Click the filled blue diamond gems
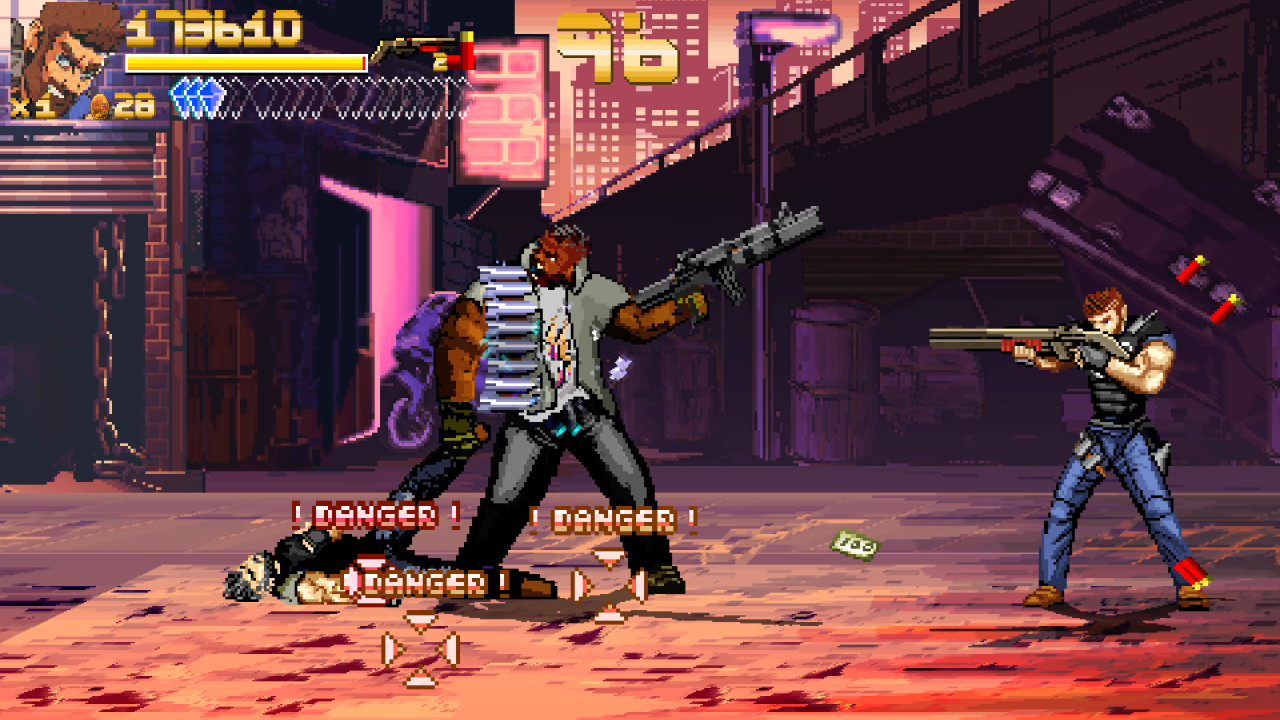 click(x=198, y=98)
